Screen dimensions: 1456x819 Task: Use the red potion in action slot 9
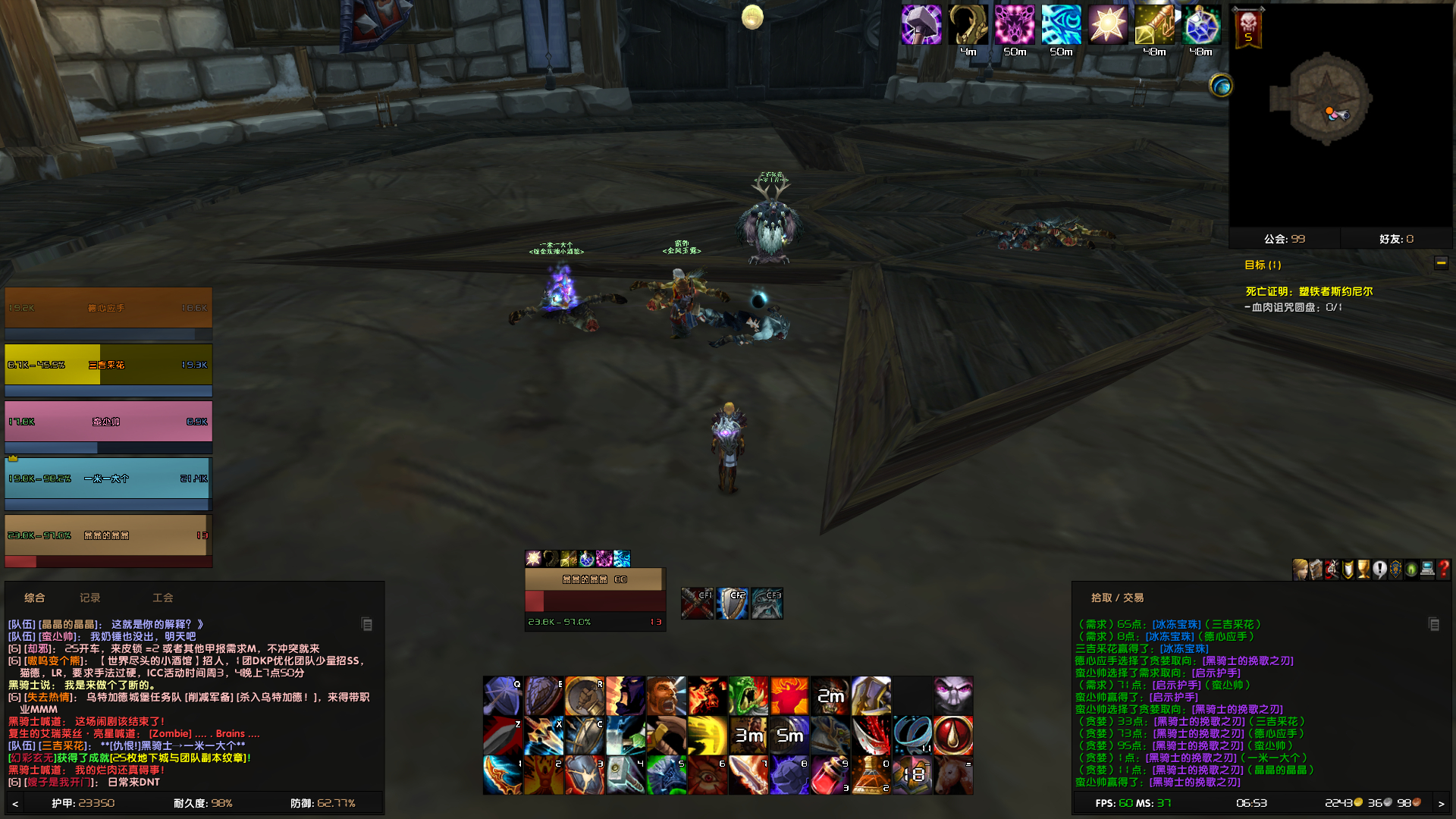point(830,773)
